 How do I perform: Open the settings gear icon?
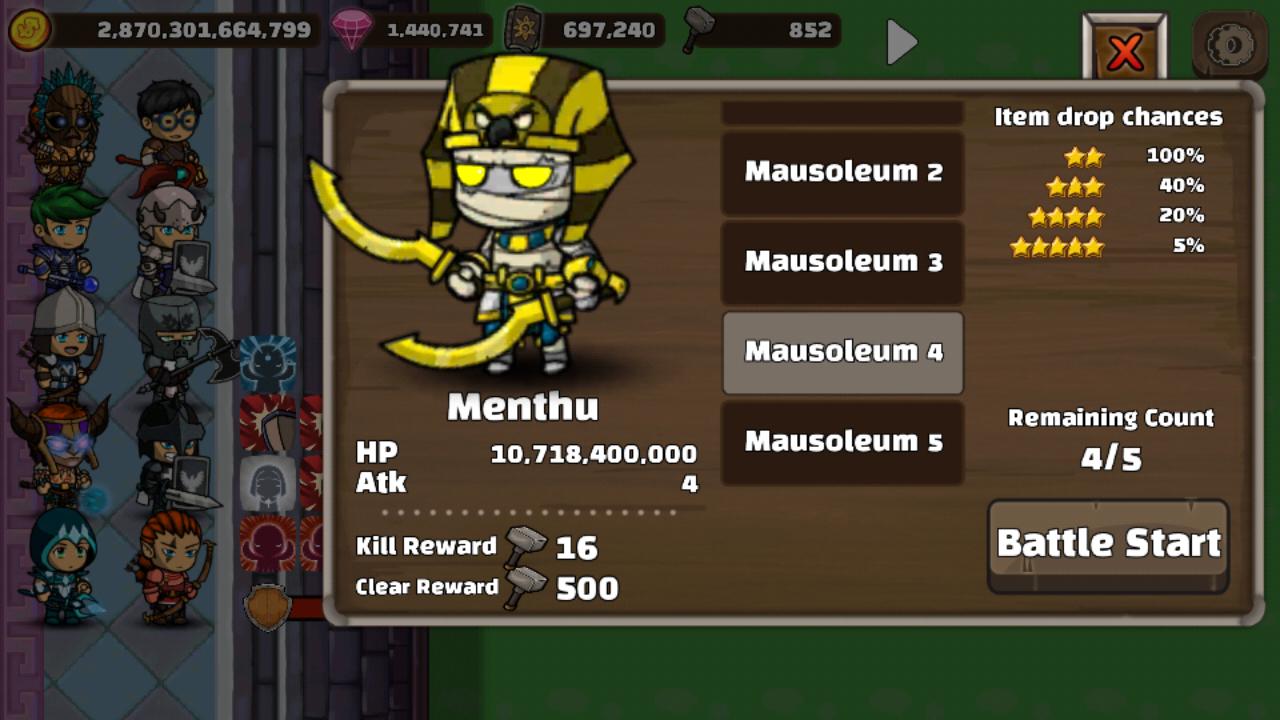(1230, 43)
